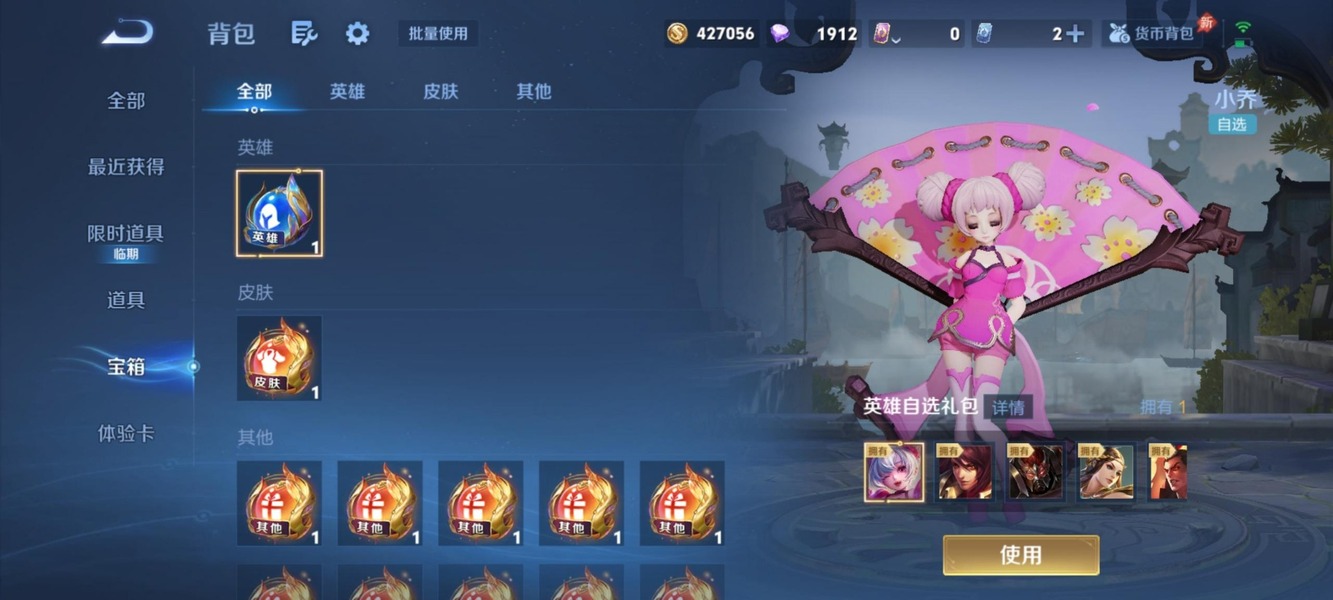Switch to the 英雄 hero tab
Viewport: 1333px width, 600px height.
click(x=347, y=92)
